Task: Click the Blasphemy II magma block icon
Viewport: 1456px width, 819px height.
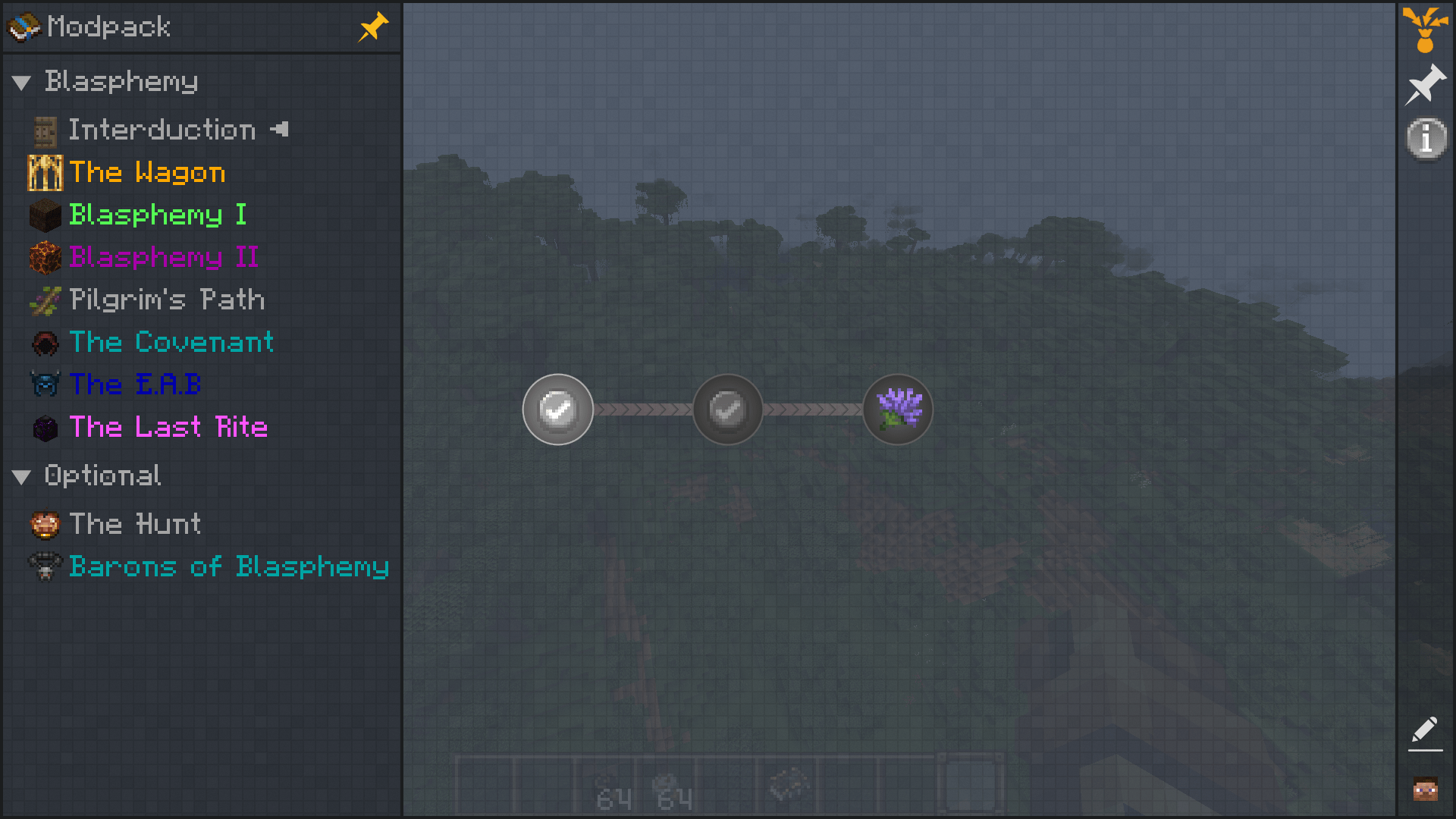Action: (43, 258)
